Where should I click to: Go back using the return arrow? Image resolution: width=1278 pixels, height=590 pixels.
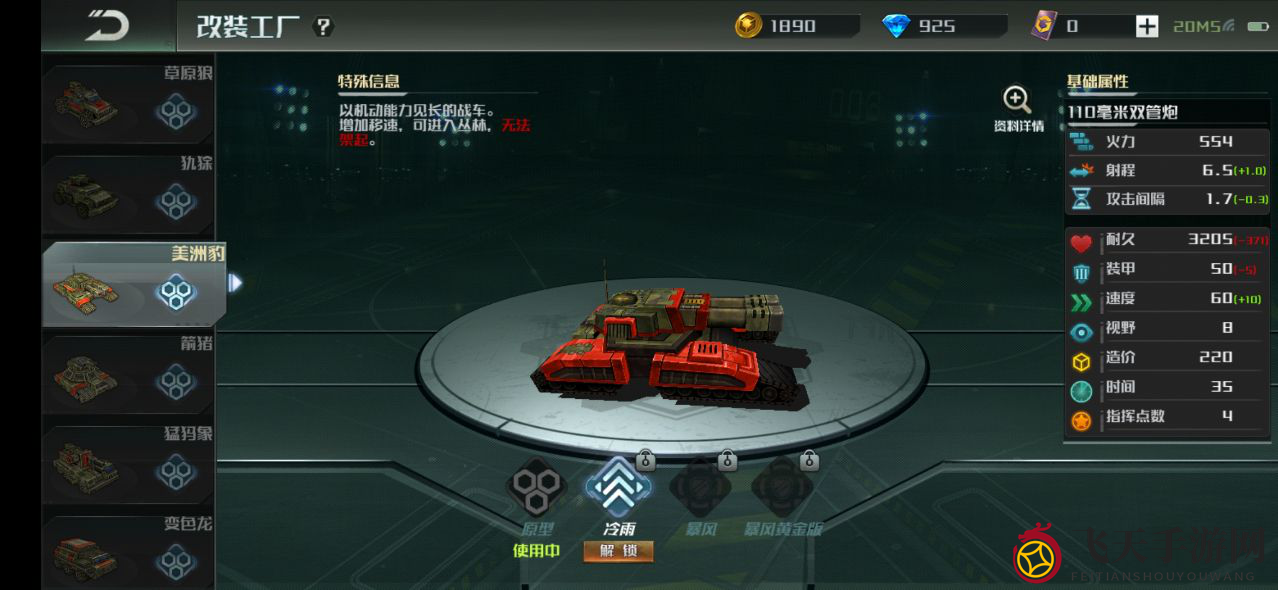click(107, 26)
